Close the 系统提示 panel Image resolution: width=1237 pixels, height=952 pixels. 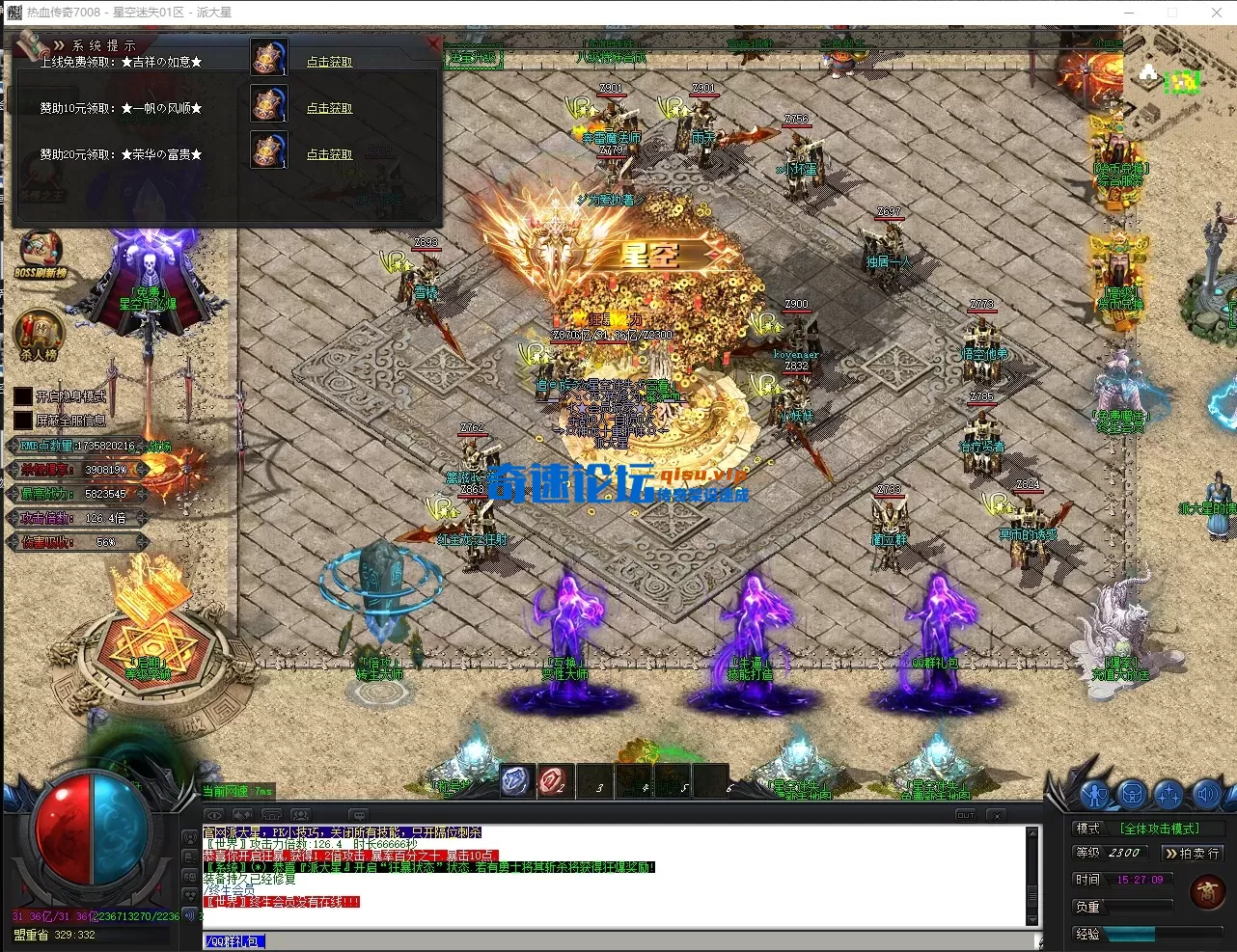433,43
